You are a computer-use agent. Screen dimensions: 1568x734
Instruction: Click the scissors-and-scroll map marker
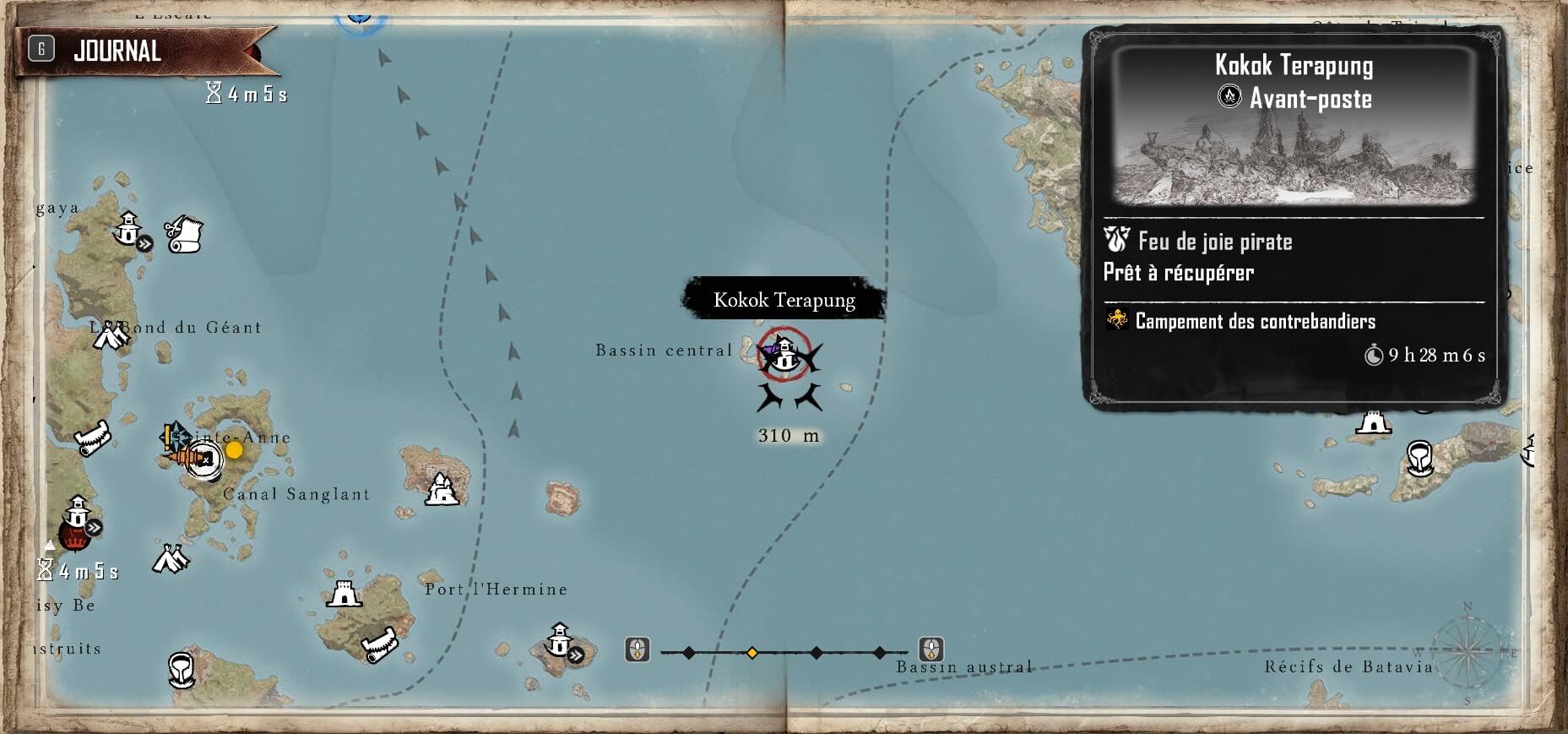[183, 234]
